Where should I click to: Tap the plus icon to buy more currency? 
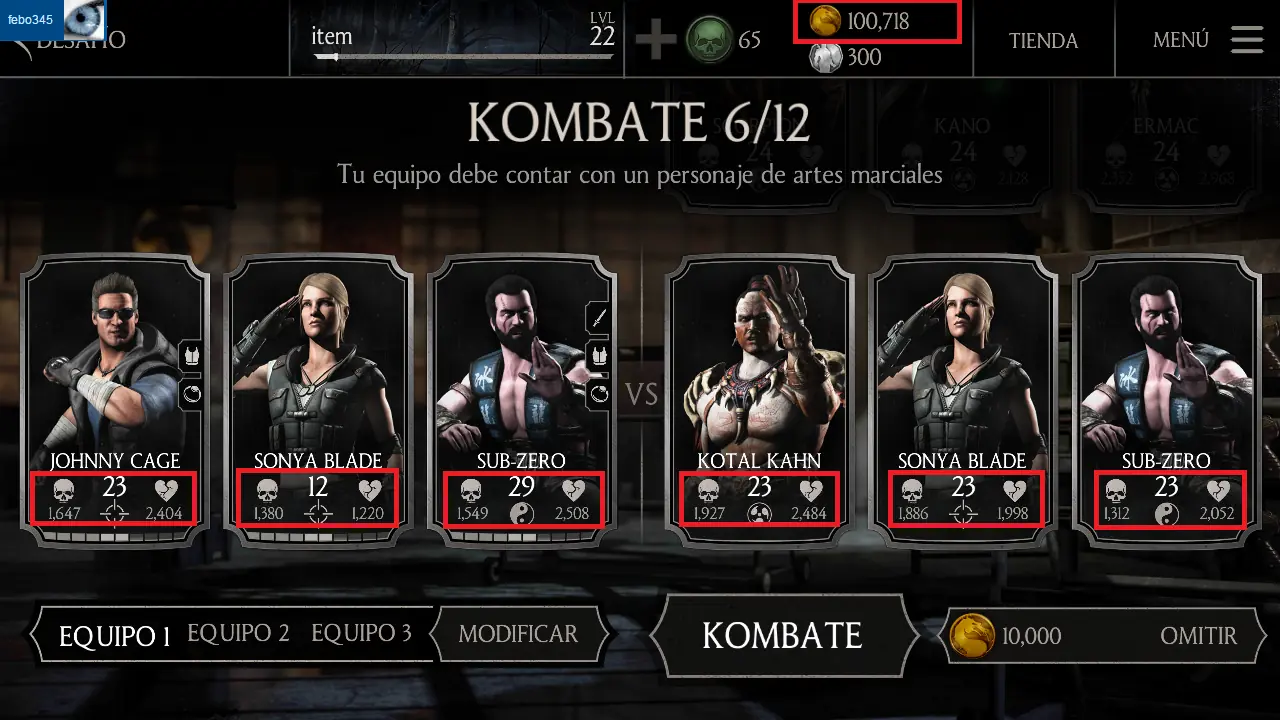657,41
